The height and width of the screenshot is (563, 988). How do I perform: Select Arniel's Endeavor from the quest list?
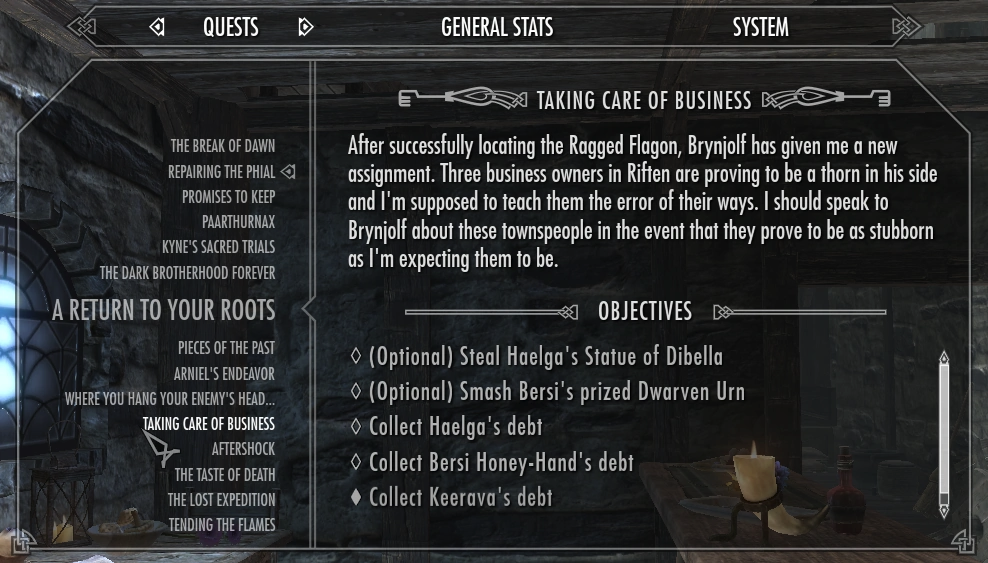click(224, 374)
